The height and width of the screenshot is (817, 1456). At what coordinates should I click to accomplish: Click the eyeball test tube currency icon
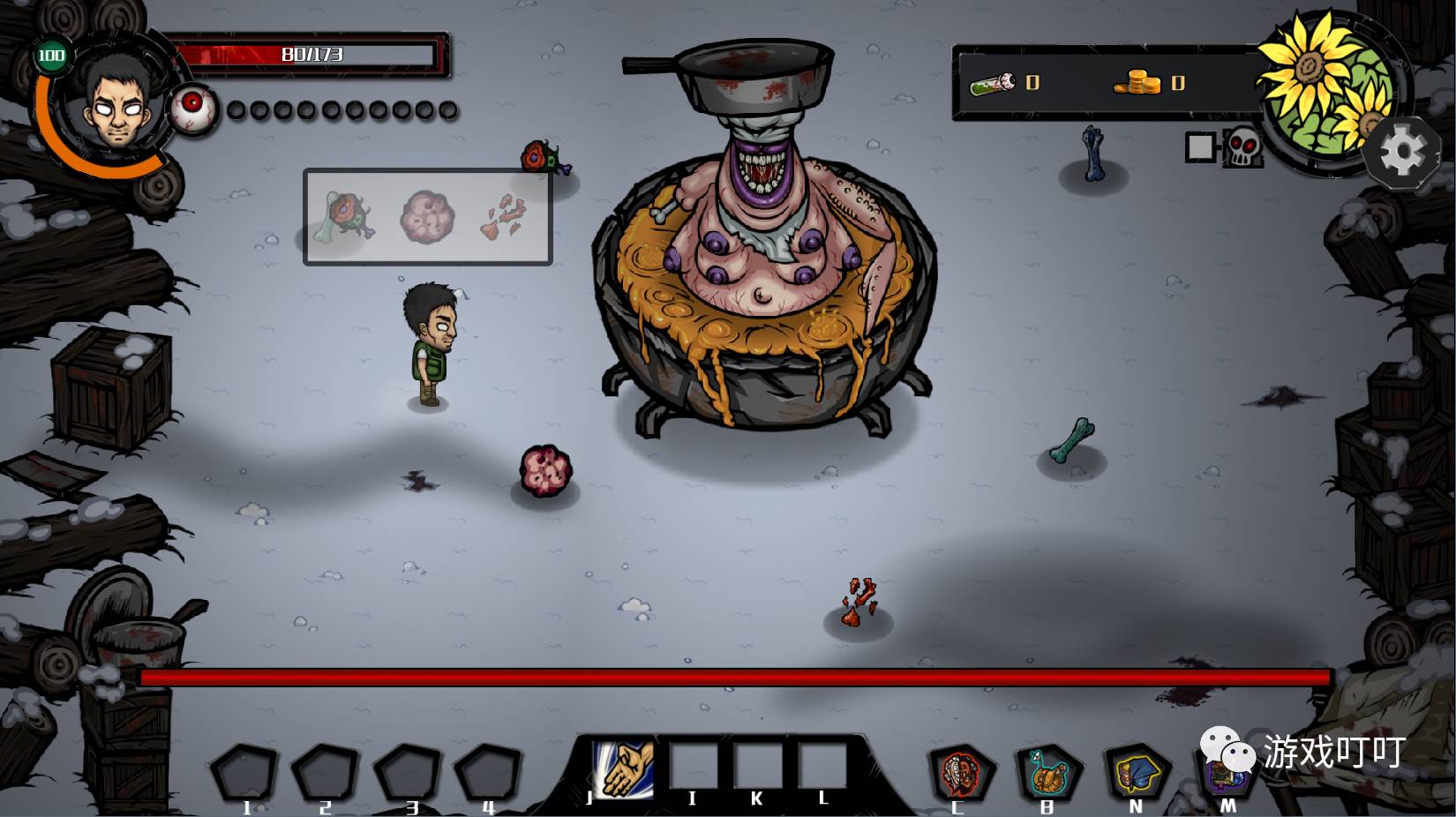(x=993, y=84)
